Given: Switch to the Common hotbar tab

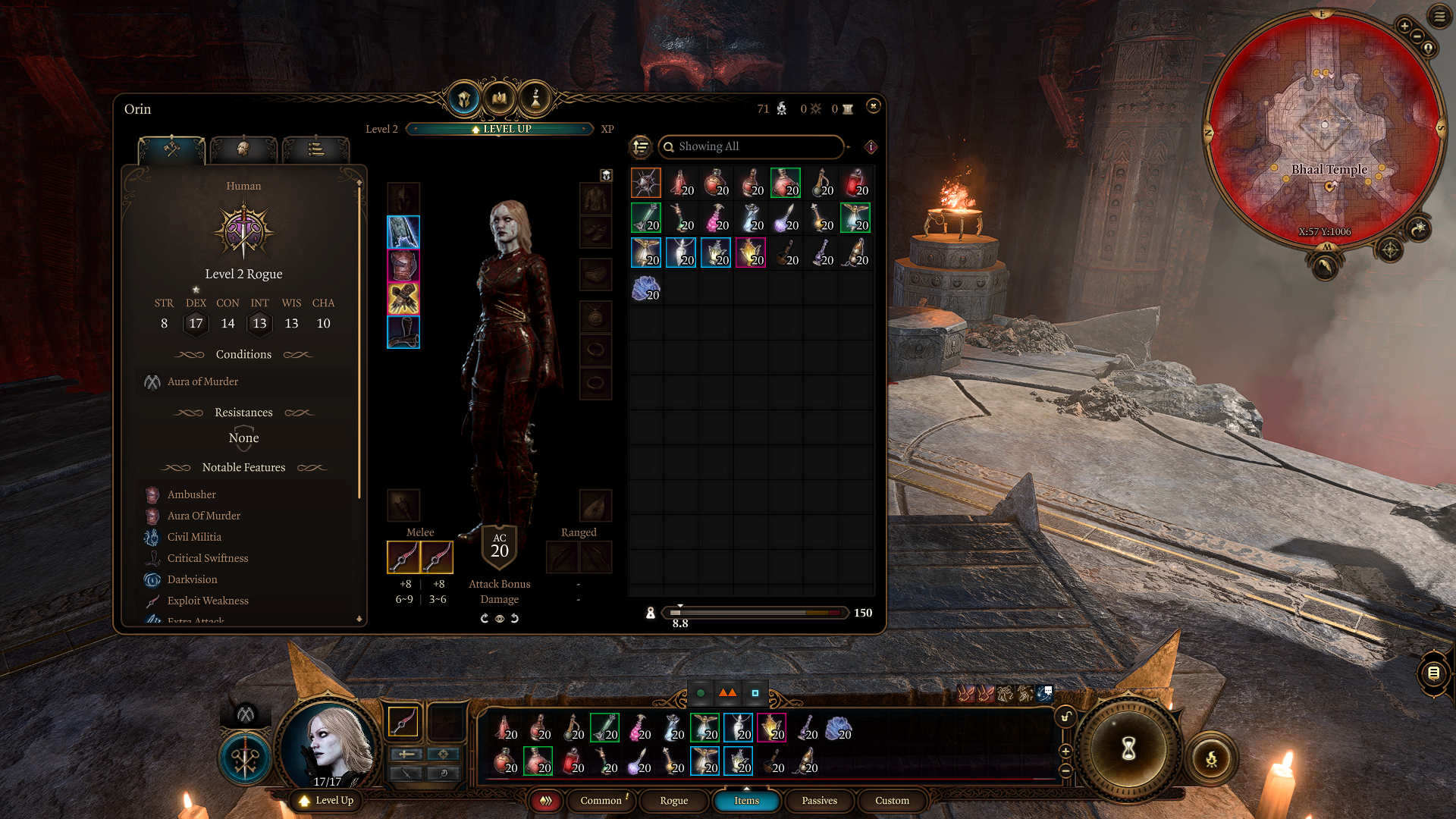Looking at the screenshot, I should 601,800.
